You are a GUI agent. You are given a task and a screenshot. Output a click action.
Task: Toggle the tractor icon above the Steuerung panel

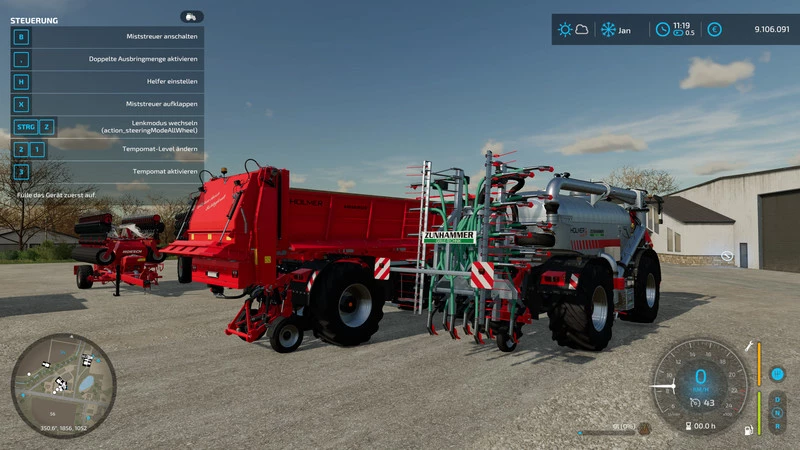[191, 17]
